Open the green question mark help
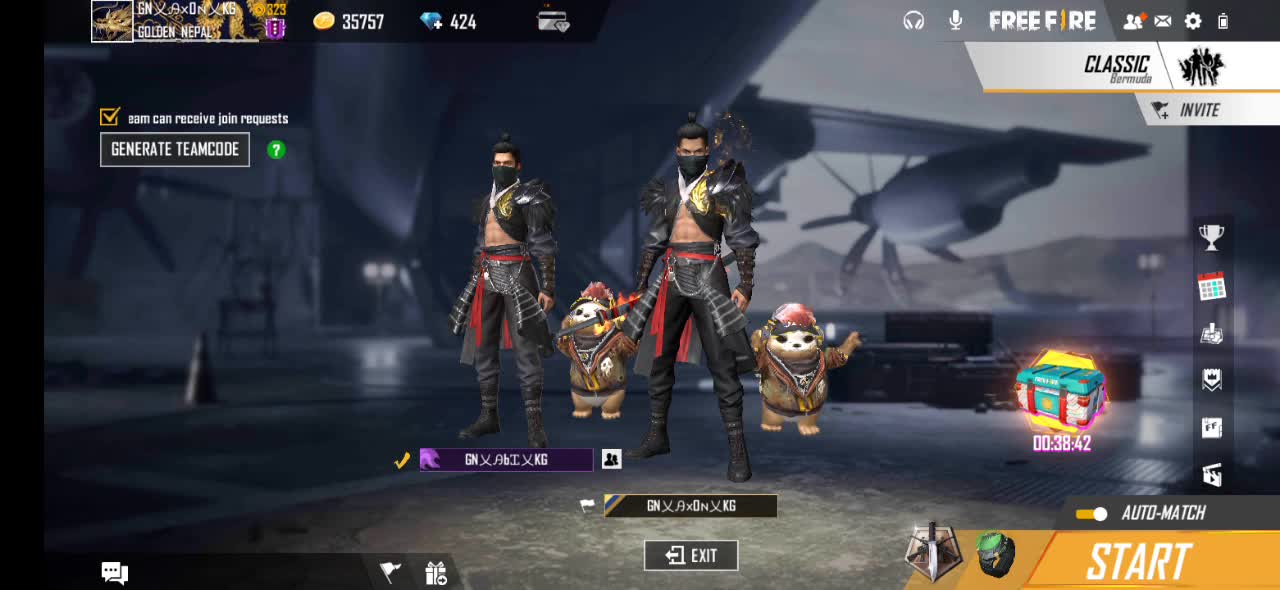The width and height of the screenshot is (1280, 590). (276, 150)
